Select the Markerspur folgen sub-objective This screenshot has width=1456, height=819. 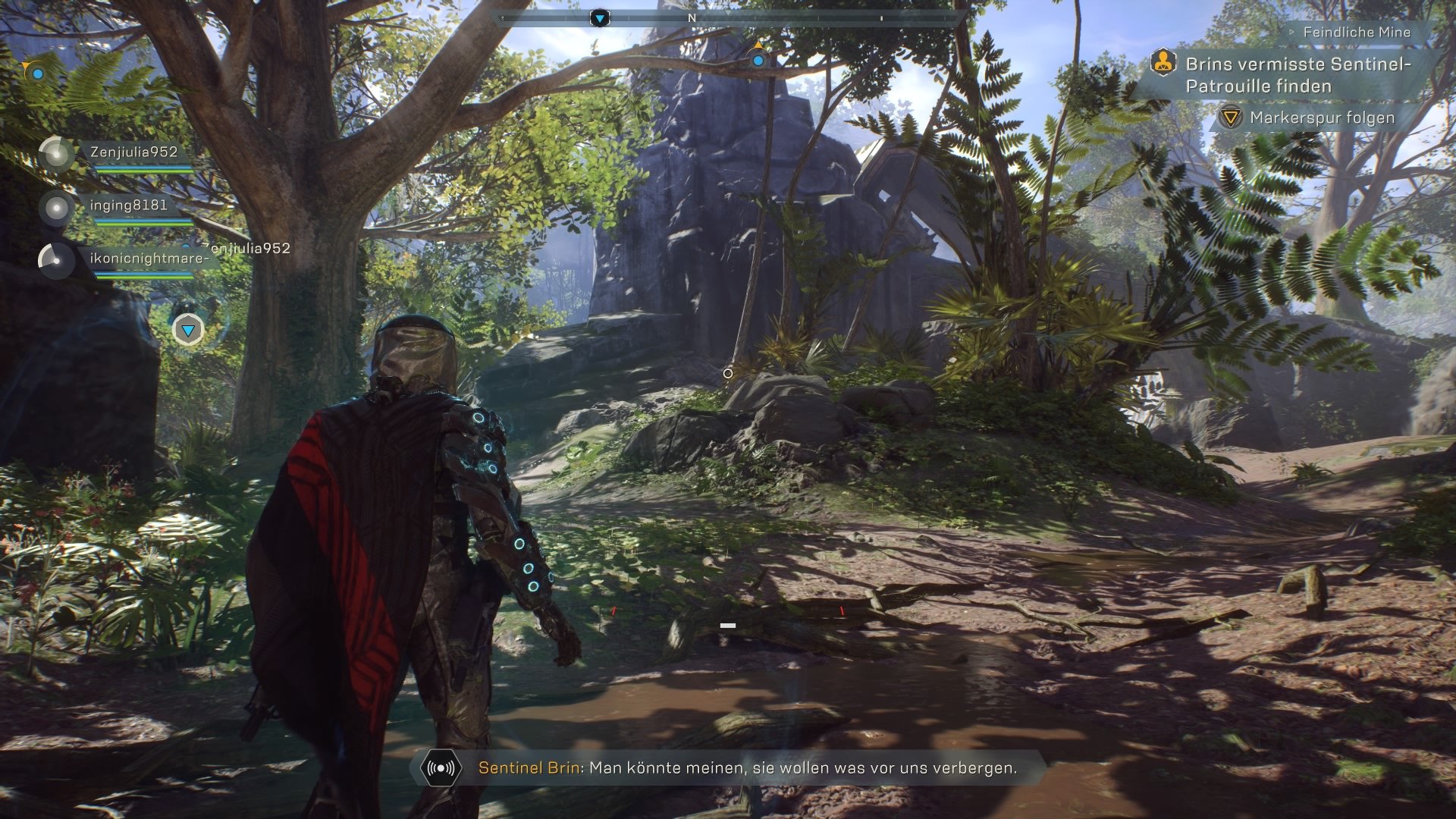tap(1322, 118)
